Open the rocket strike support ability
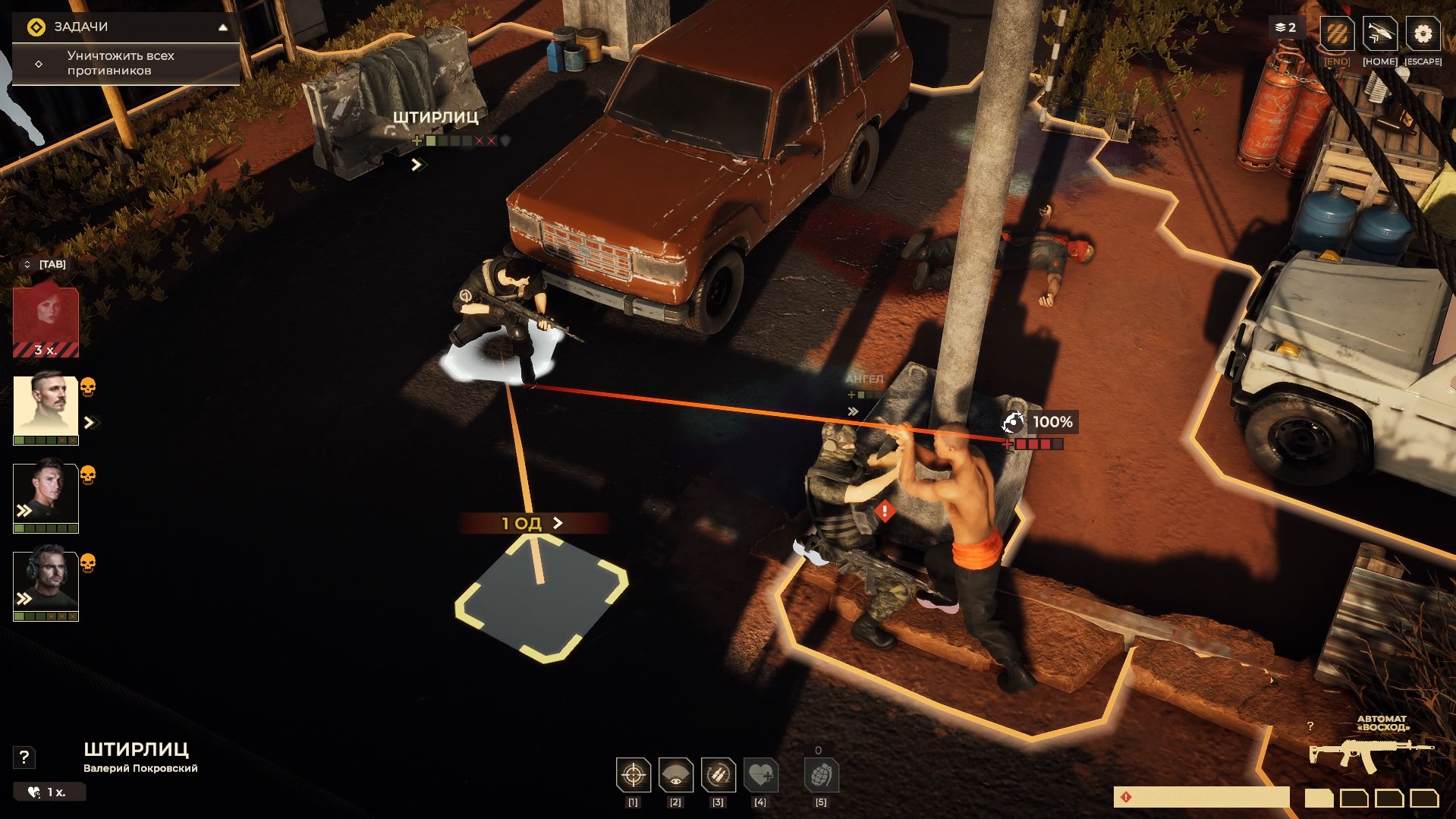 coord(1379,34)
